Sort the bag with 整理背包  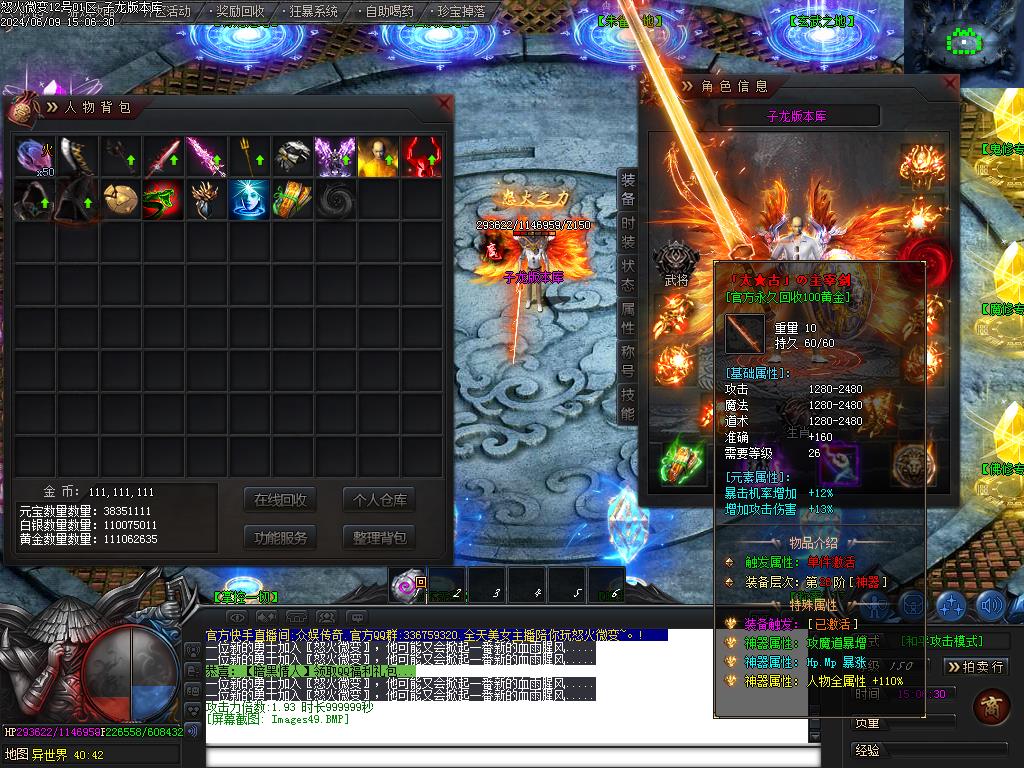pos(379,537)
